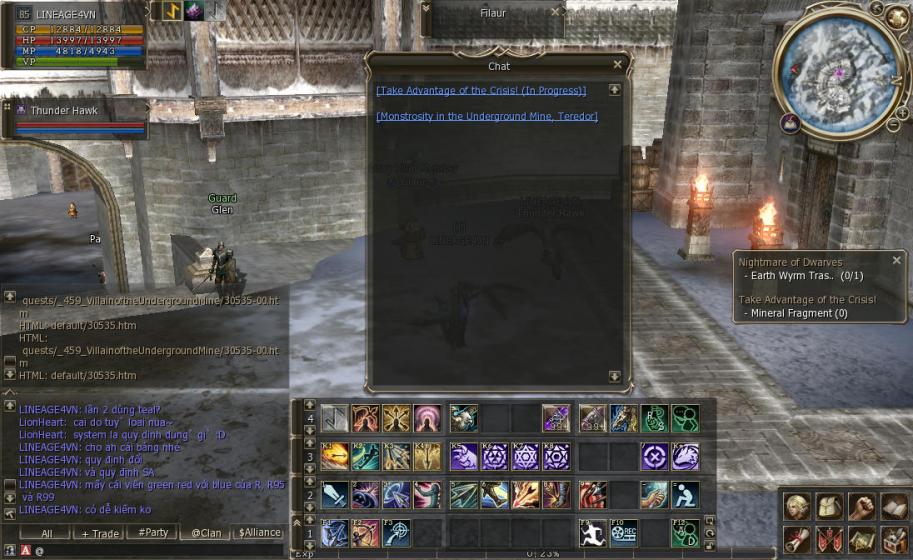Use the sword attack skill in slot 1
Screen dimensions: 913x560
(x=335, y=495)
